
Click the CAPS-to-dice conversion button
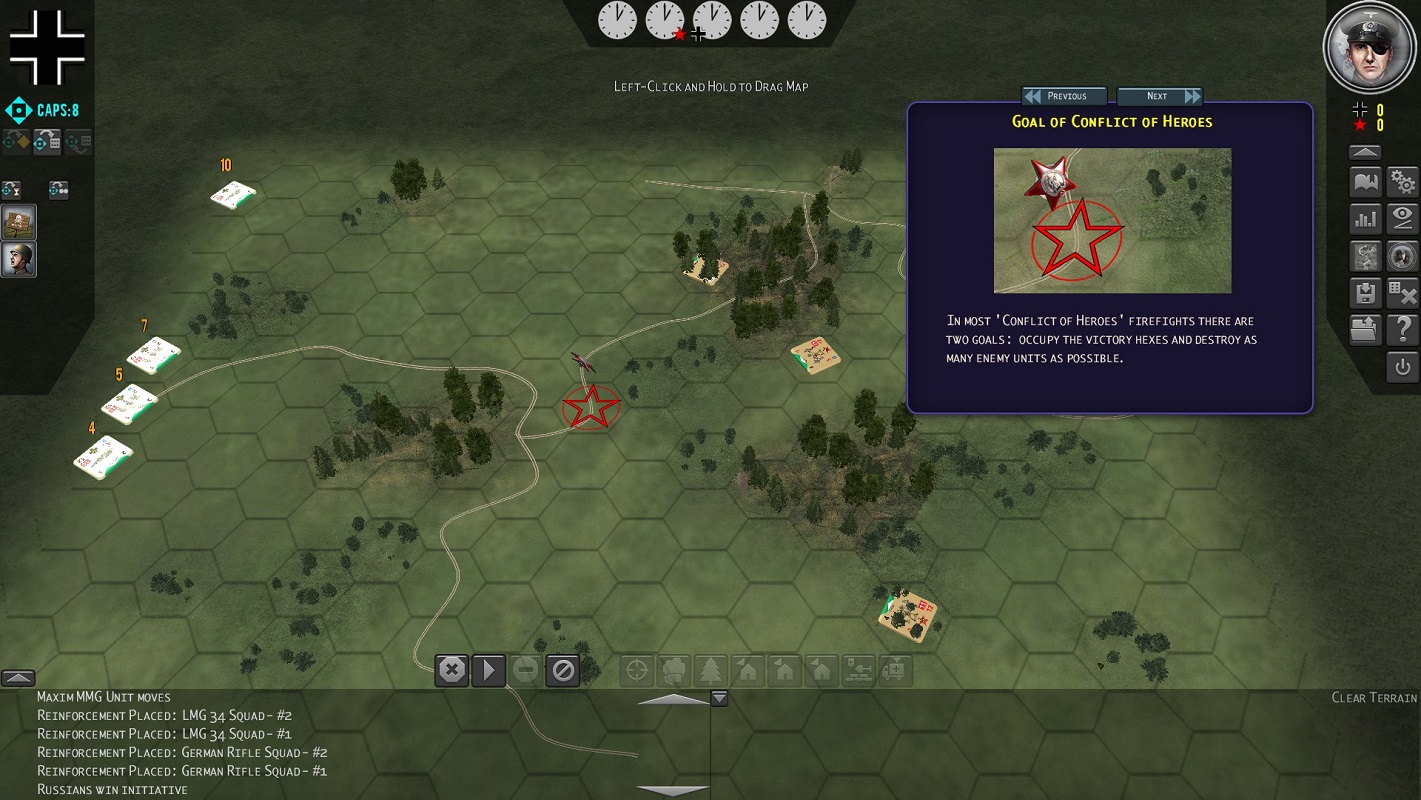tap(47, 143)
